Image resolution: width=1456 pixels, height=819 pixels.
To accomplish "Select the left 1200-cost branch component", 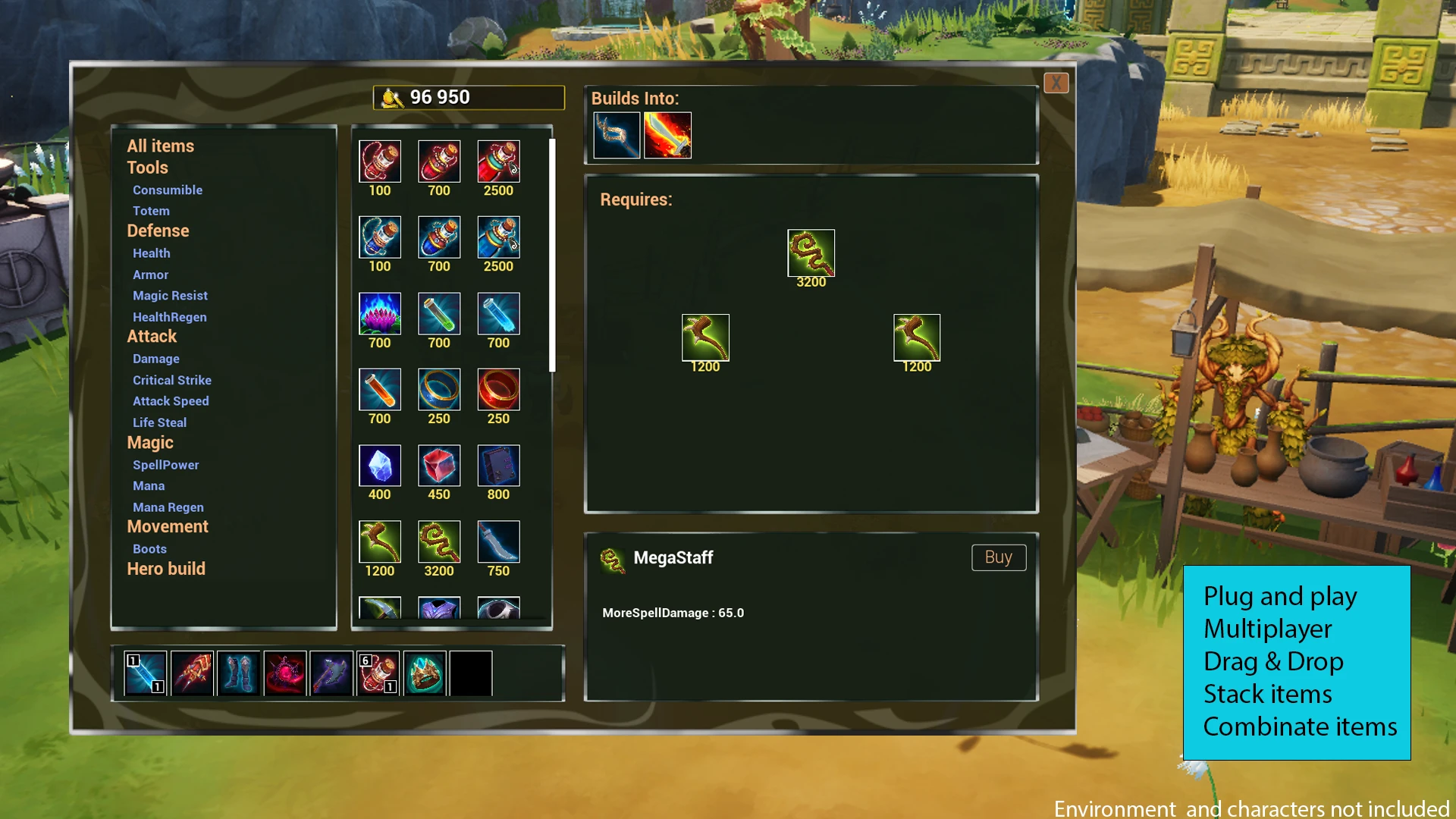I will [x=705, y=337].
